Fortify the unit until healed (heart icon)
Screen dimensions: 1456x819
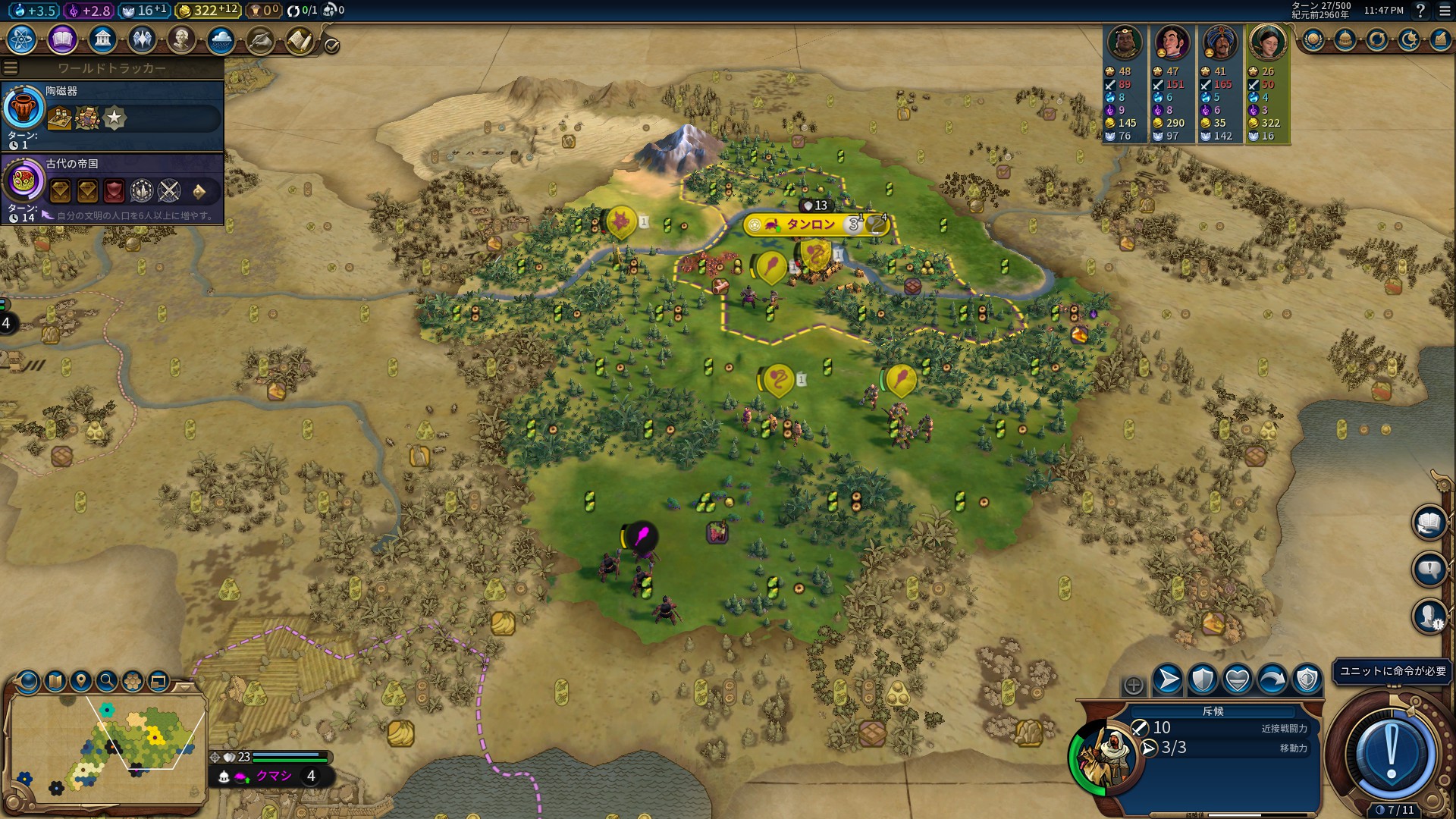click(x=1237, y=679)
